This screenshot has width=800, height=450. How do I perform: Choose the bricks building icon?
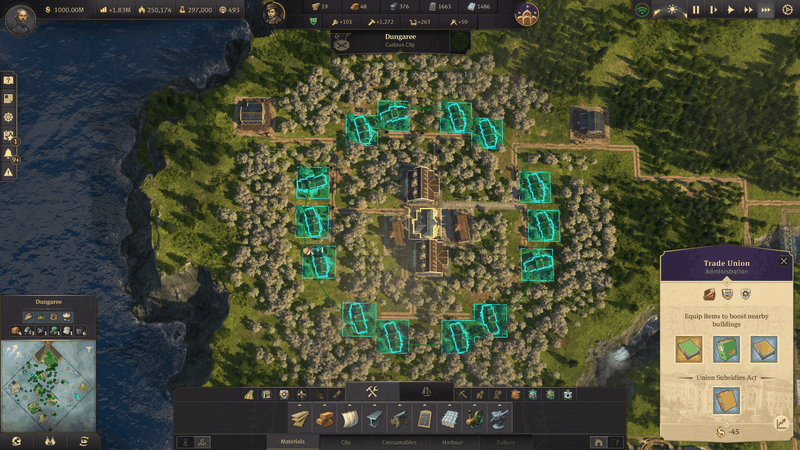pos(326,418)
